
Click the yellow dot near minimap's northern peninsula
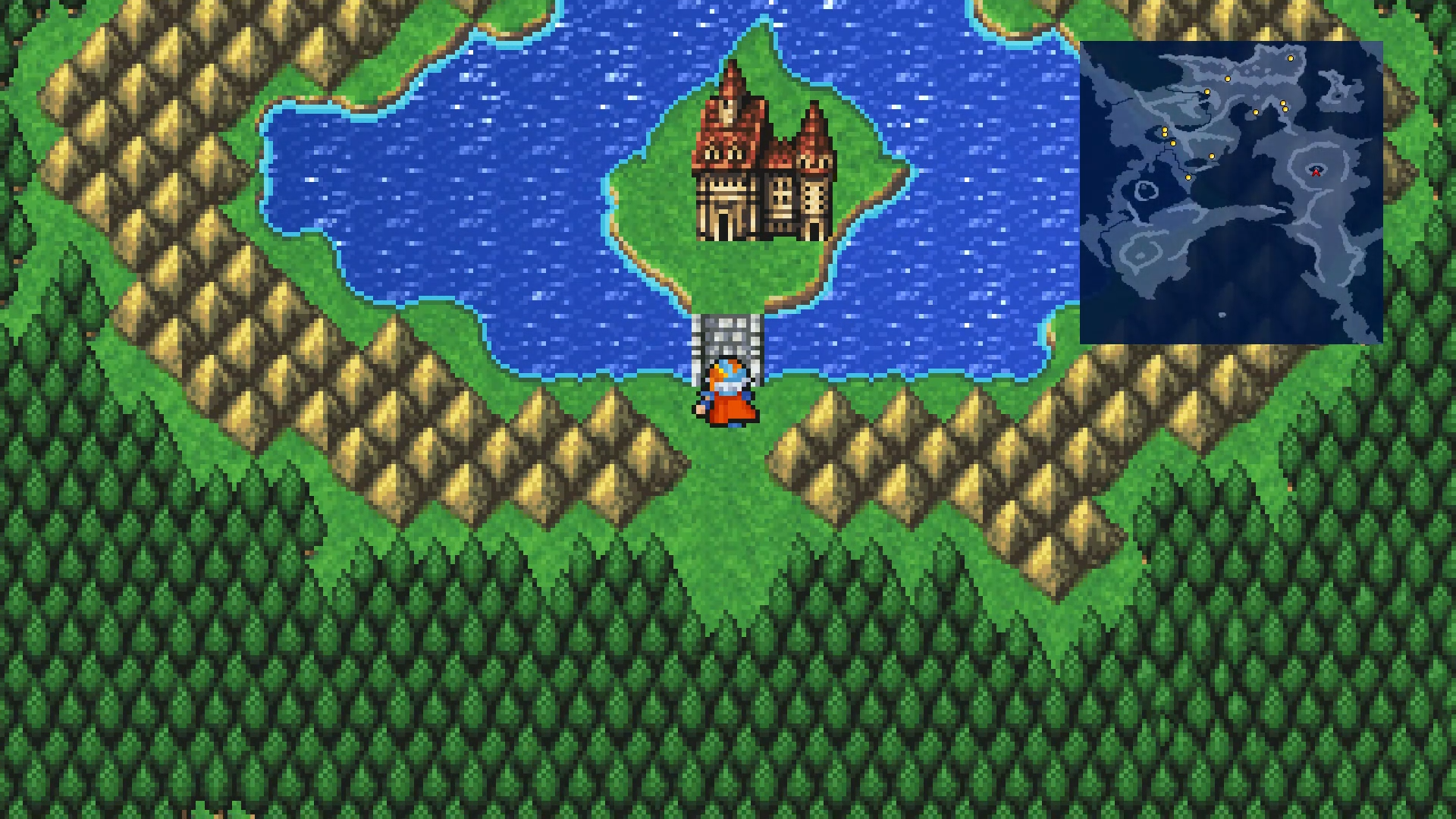(1228, 79)
